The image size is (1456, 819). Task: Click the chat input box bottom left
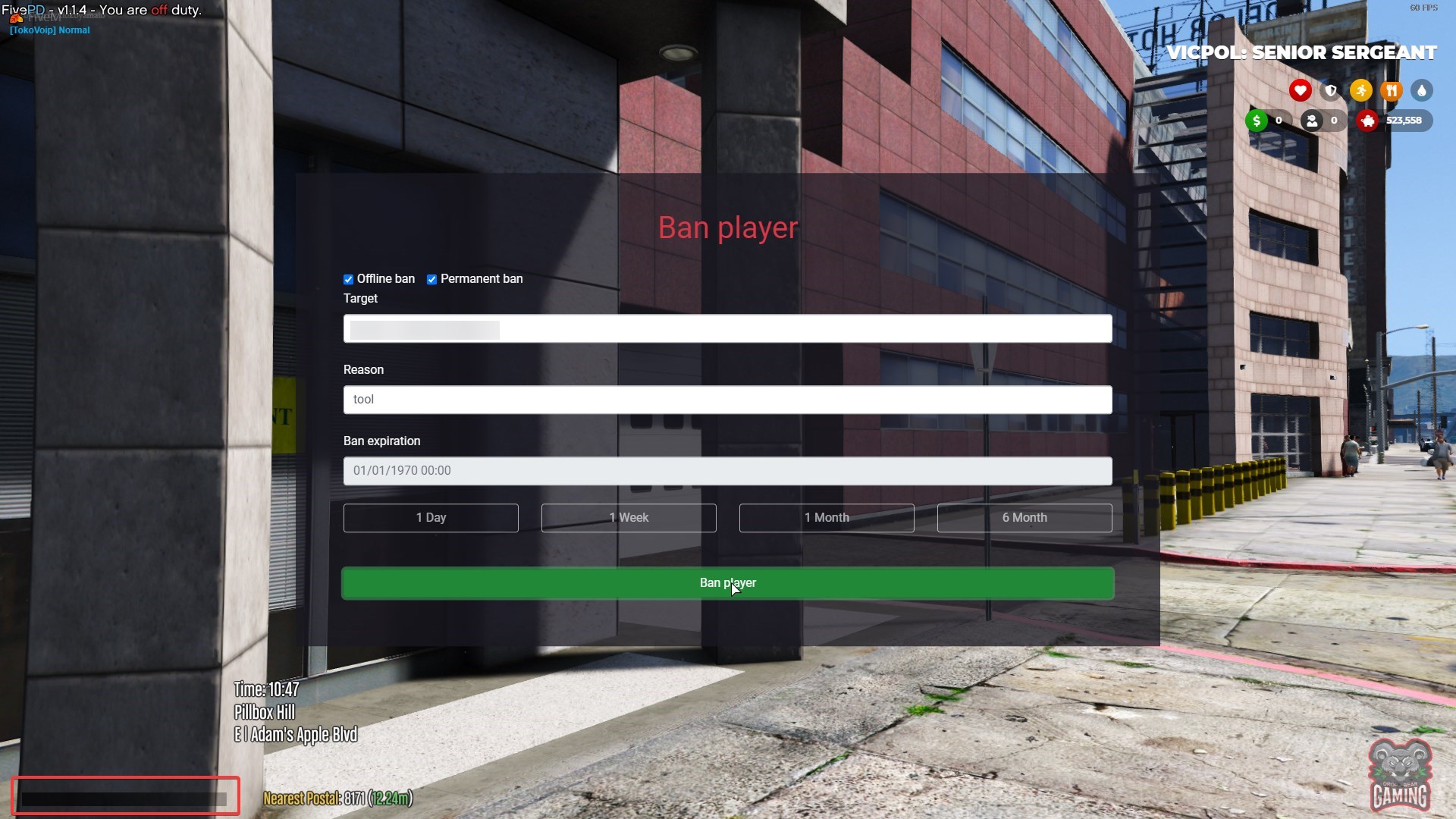pyautogui.click(x=125, y=796)
